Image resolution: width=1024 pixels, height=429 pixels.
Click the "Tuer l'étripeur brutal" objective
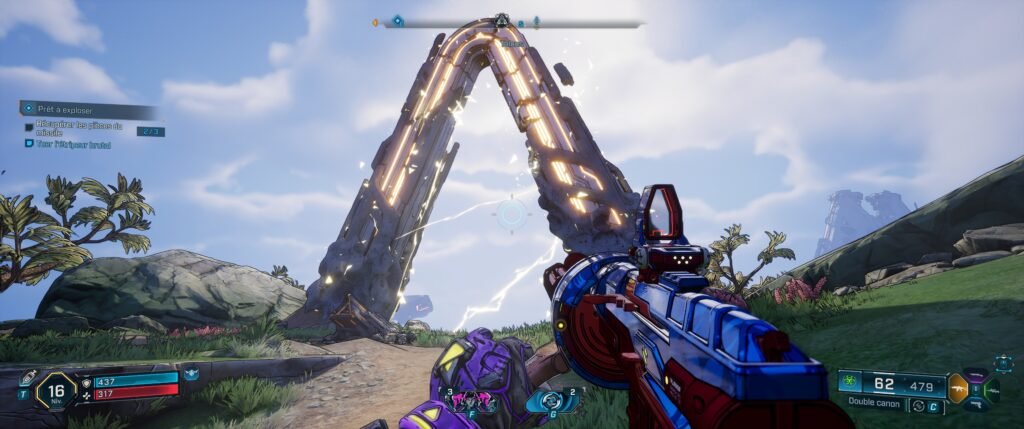[72, 145]
